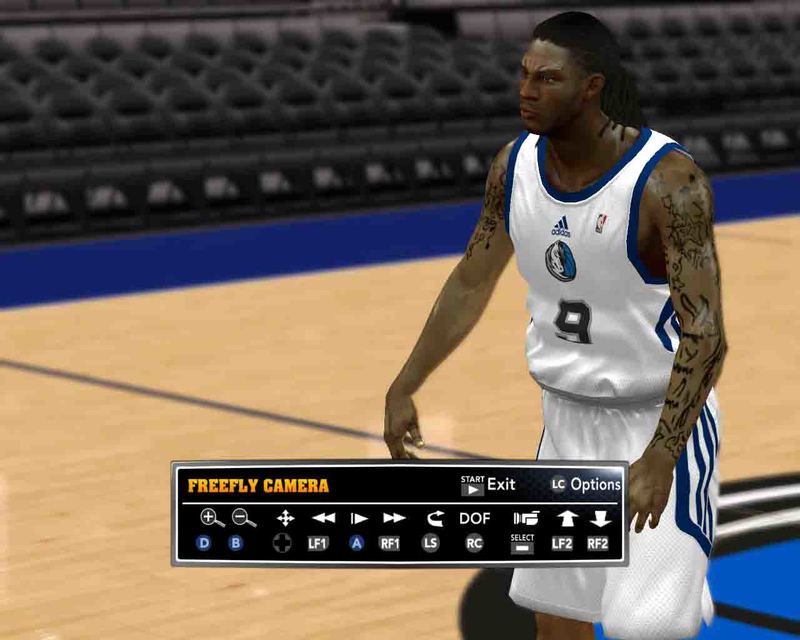
Task: Toggle the DOF depth-of-field option
Action: [475, 518]
